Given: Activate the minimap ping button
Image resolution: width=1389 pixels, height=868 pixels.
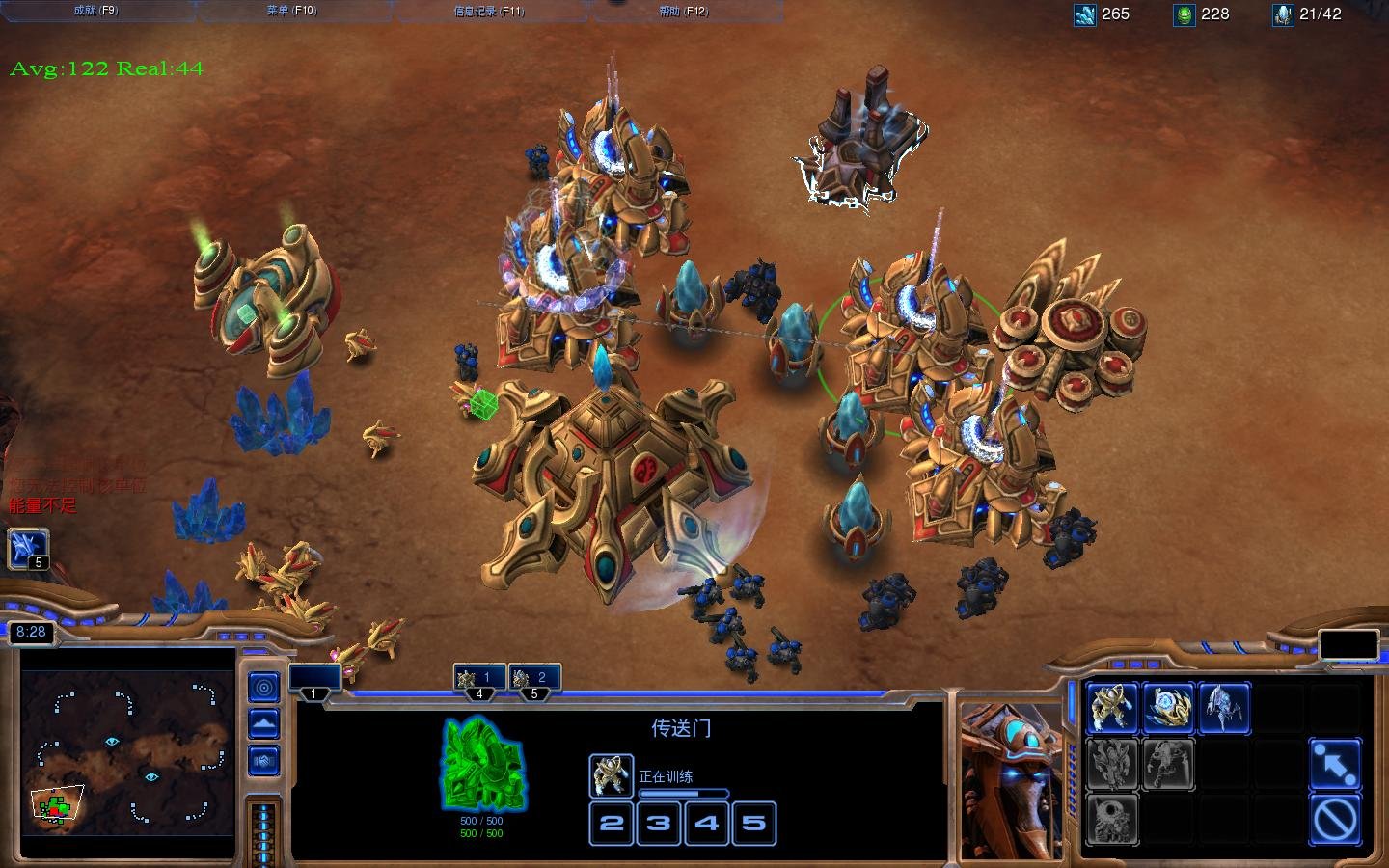Looking at the screenshot, I should [x=263, y=687].
